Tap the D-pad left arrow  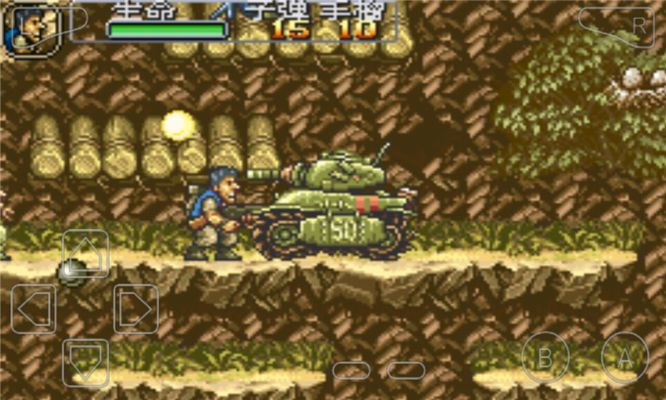click(x=34, y=308)
